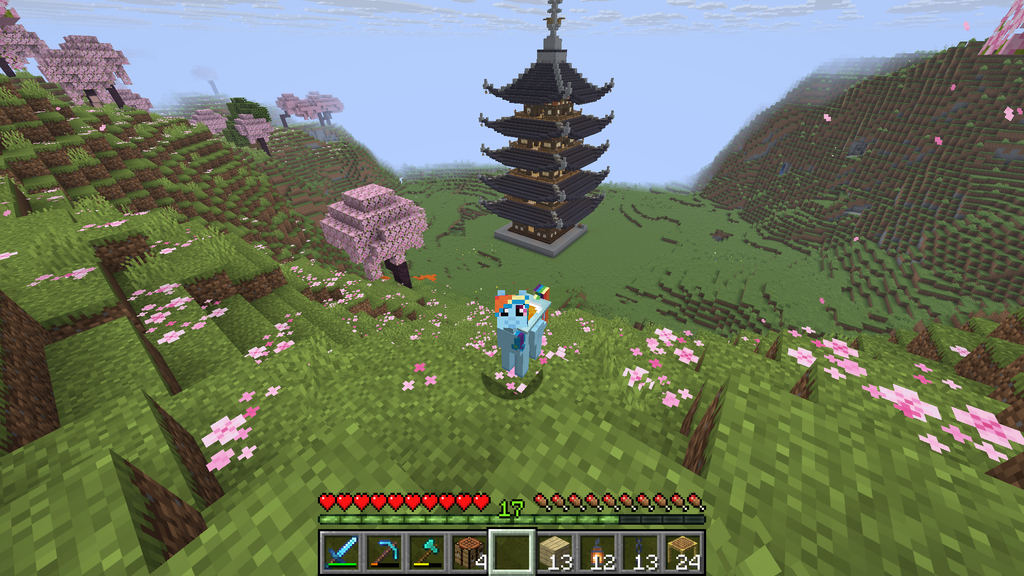Choose the chain stack of 13
The width and height of the screenshot is (1024, 576).
pos(641,552)
